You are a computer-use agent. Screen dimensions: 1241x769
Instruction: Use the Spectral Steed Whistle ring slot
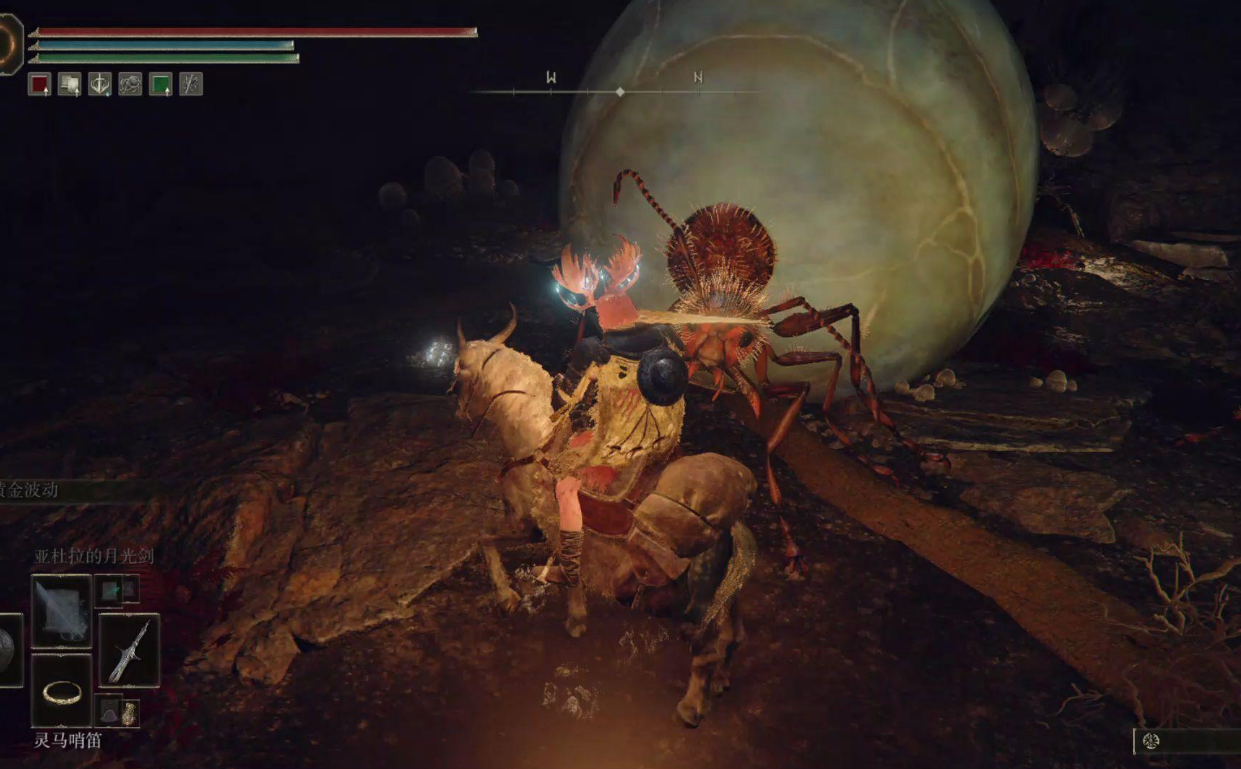pyautogui.click(x=61, y=690)
